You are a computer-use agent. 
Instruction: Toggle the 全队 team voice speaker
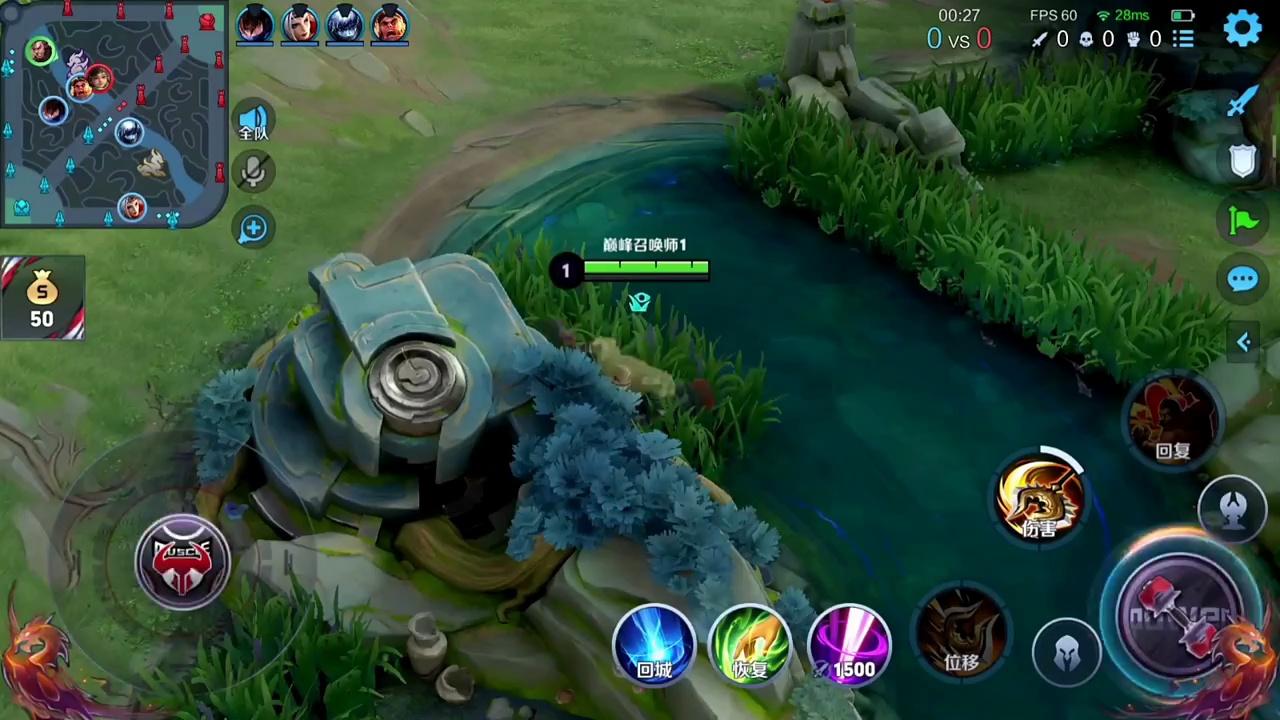tap(253, 122)
